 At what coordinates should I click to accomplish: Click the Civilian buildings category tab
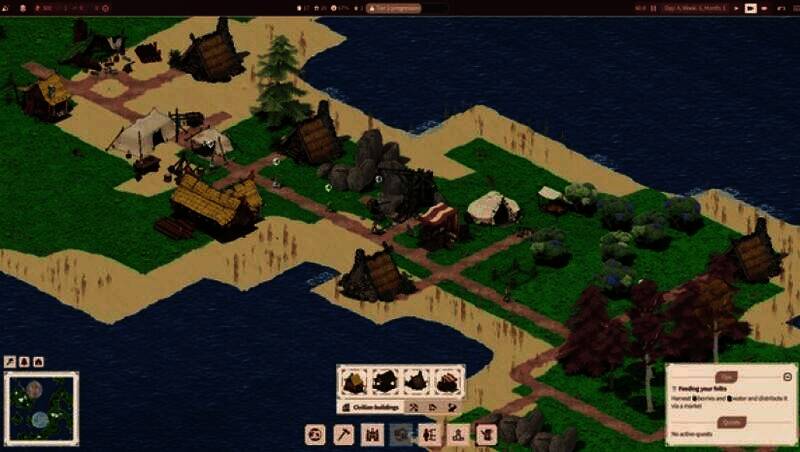[x=373, y=408]
